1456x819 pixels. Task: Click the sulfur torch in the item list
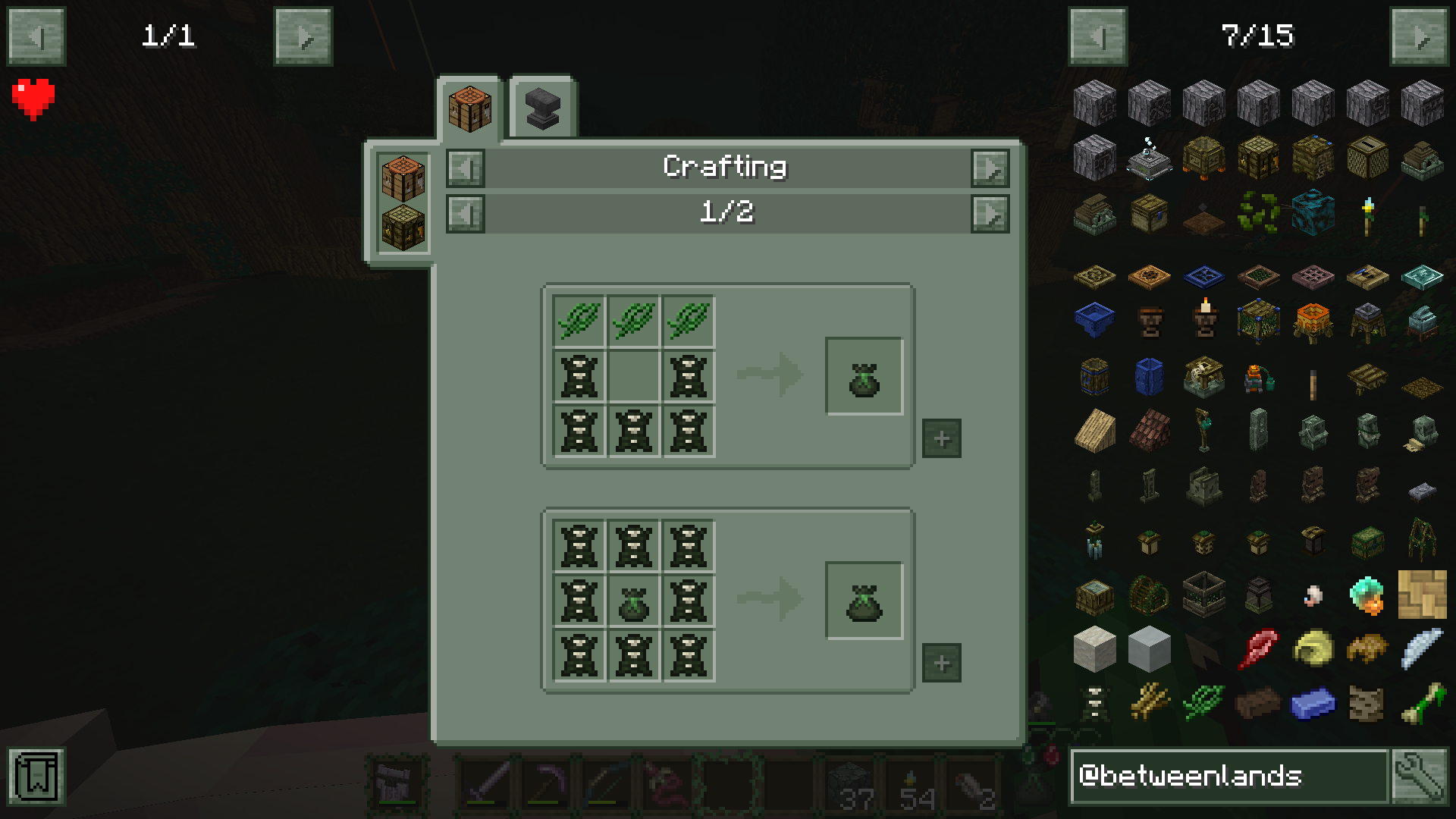pyautogui.click(x=1367, y=216)
